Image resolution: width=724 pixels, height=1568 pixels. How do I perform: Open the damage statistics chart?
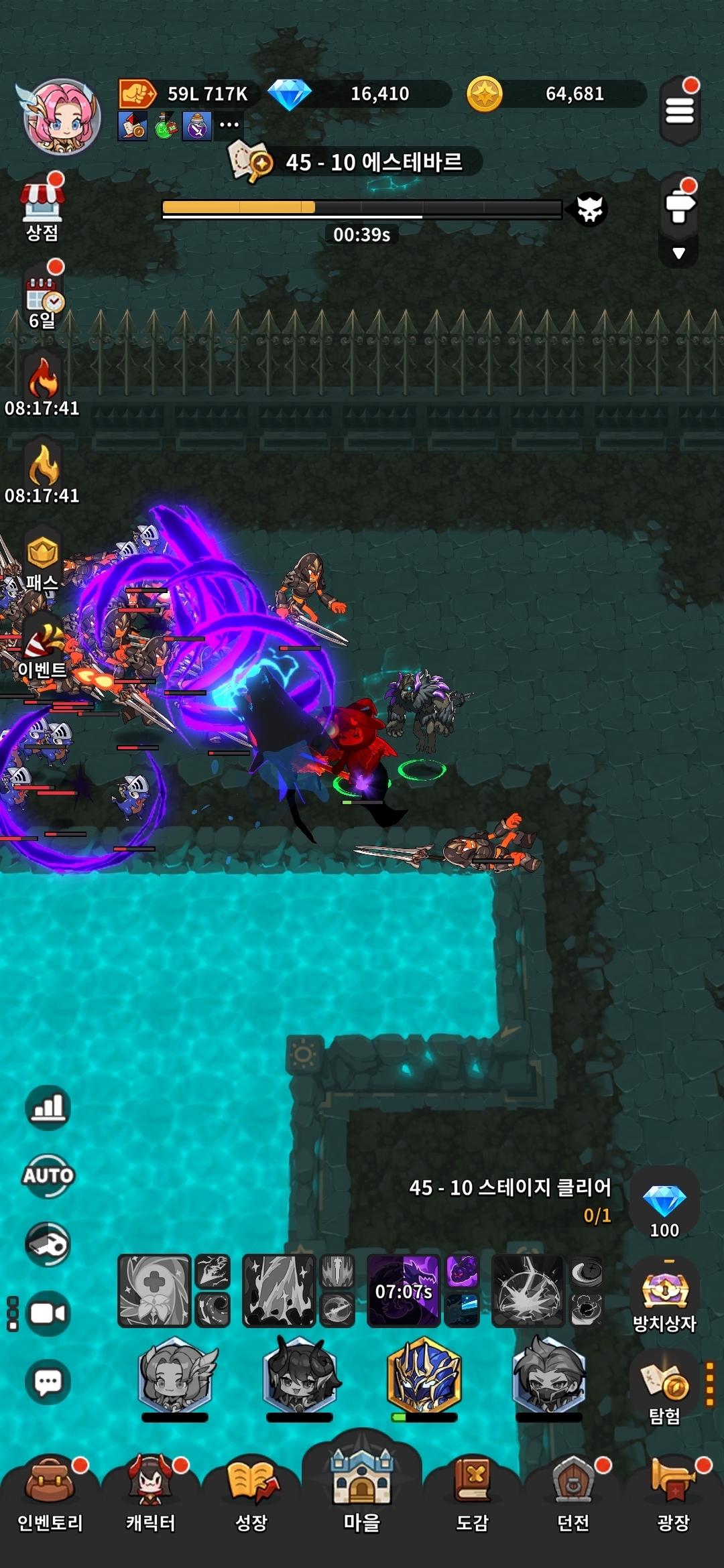tap(48, 1107)
